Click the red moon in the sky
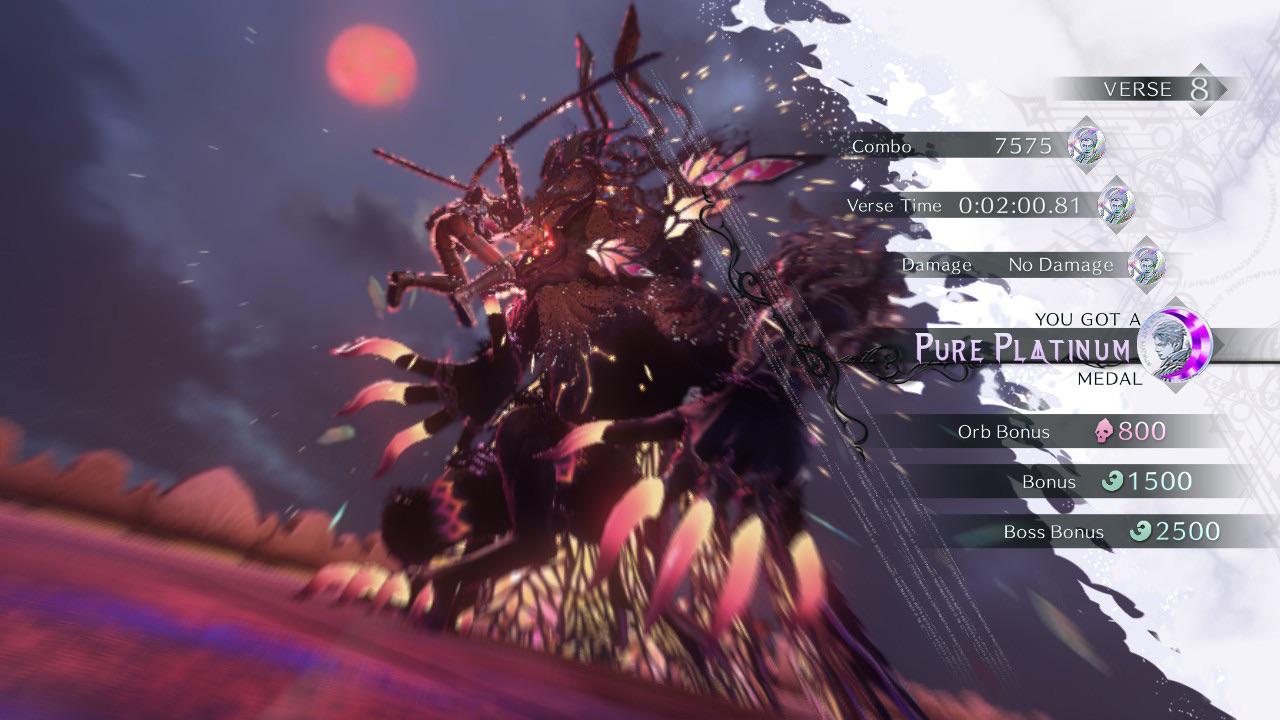This screenshot has width=1280, height=720. (x=372, y=67)
